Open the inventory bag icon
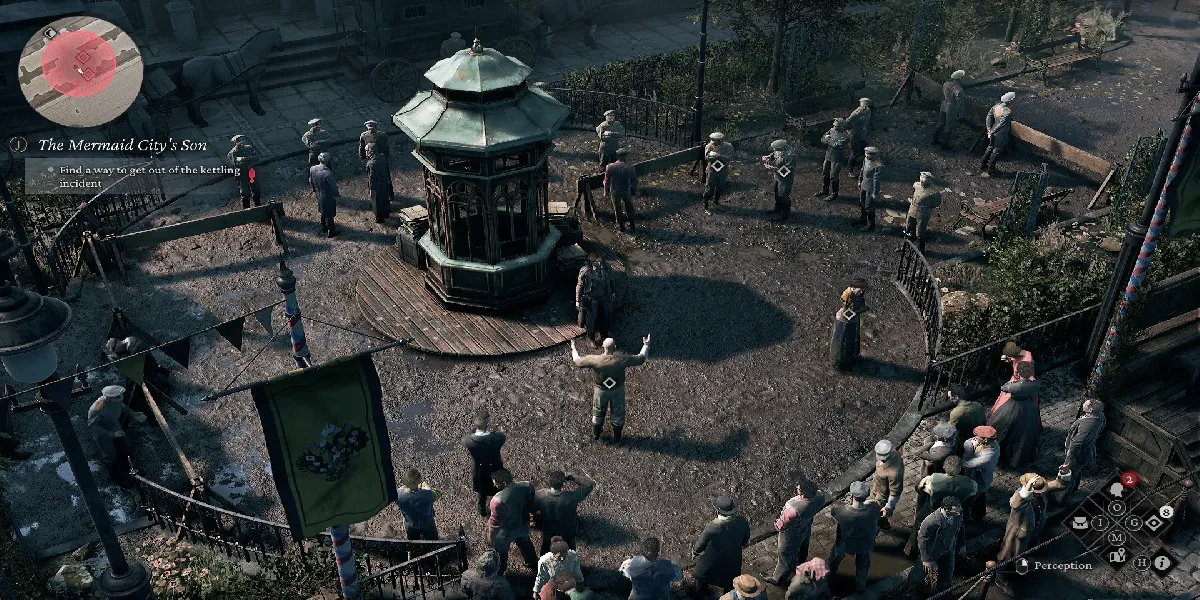 tap(1081, 521)
